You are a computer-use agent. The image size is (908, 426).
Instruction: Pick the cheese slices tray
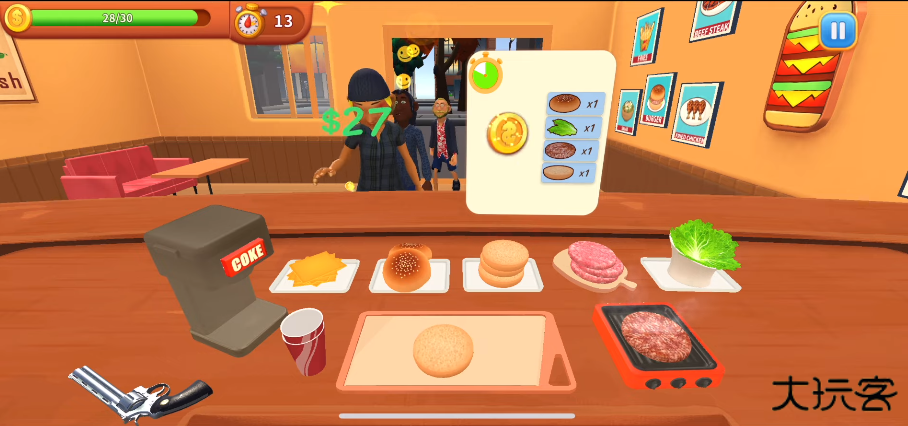(314, 271)
